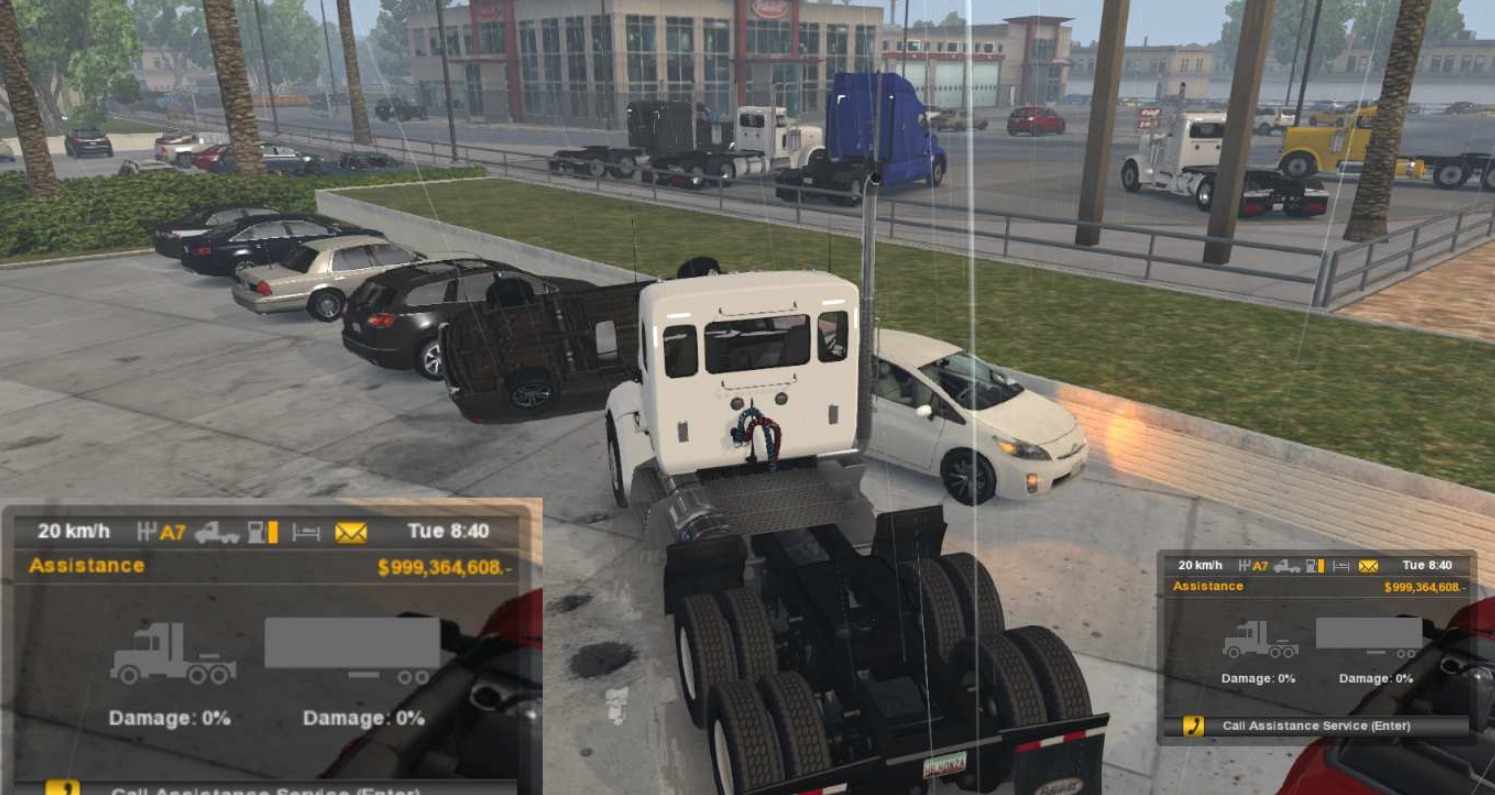Viewport: 1495px width, 795px height.
Task: Select the gear A7 indicator in the enlarged panel
Action: (x=162, y=532)
